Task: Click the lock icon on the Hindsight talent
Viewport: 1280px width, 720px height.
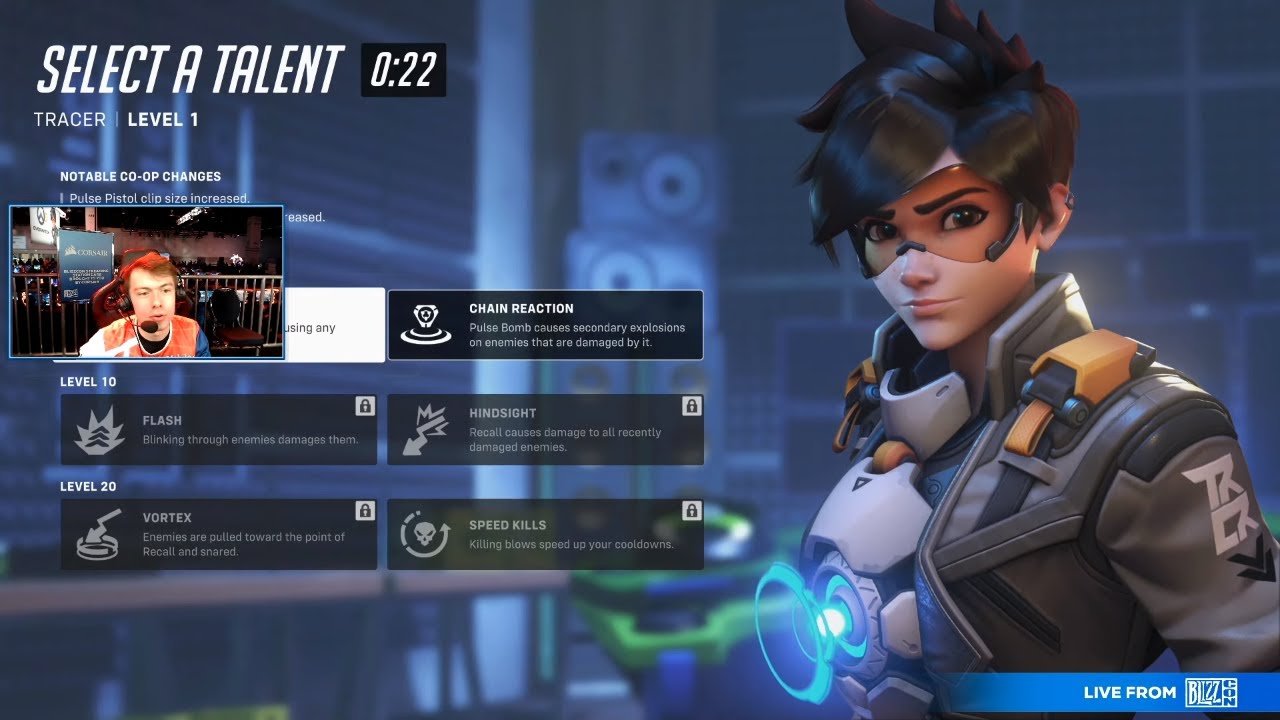Action: pos(693,406)
